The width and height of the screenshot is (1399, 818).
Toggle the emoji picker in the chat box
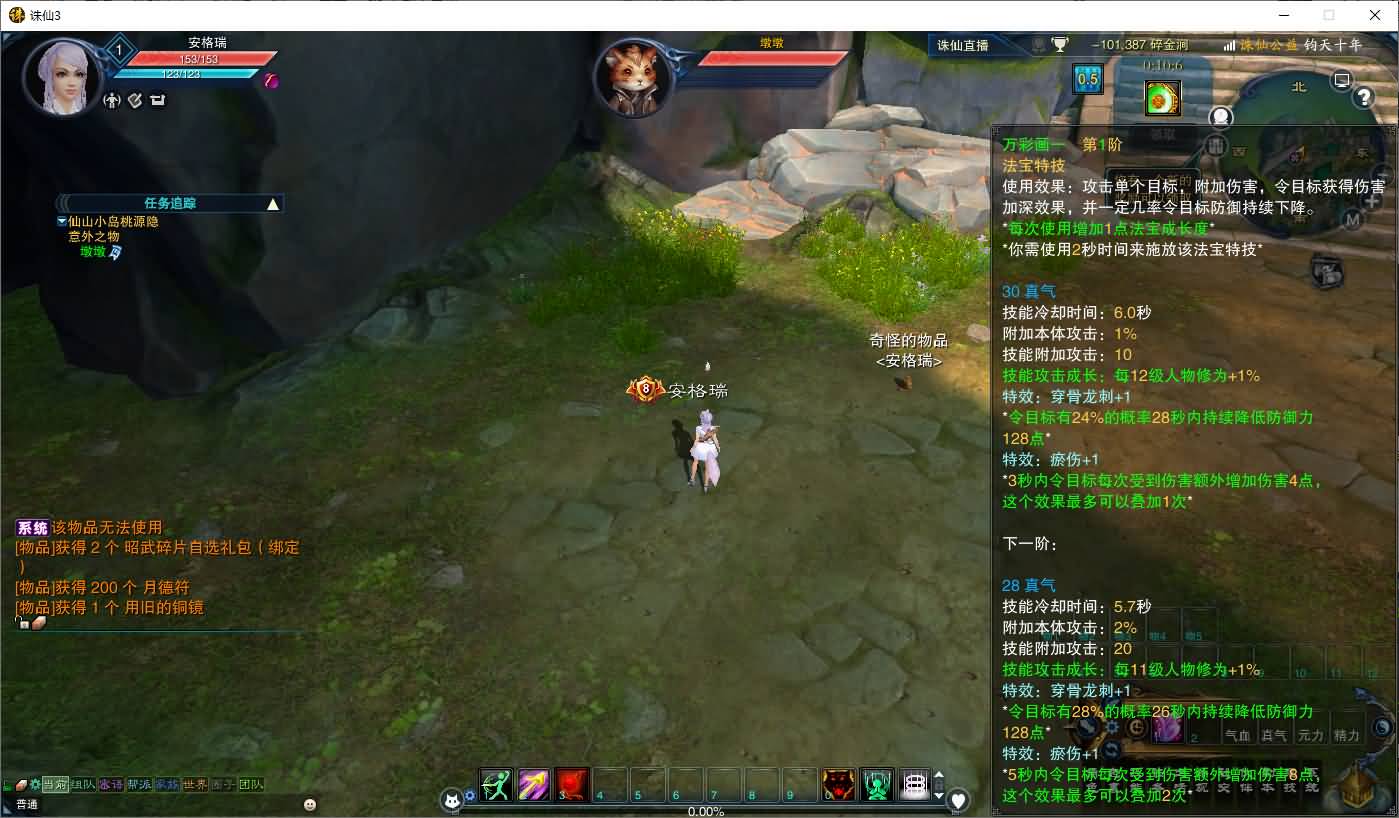tap(309, 804)
